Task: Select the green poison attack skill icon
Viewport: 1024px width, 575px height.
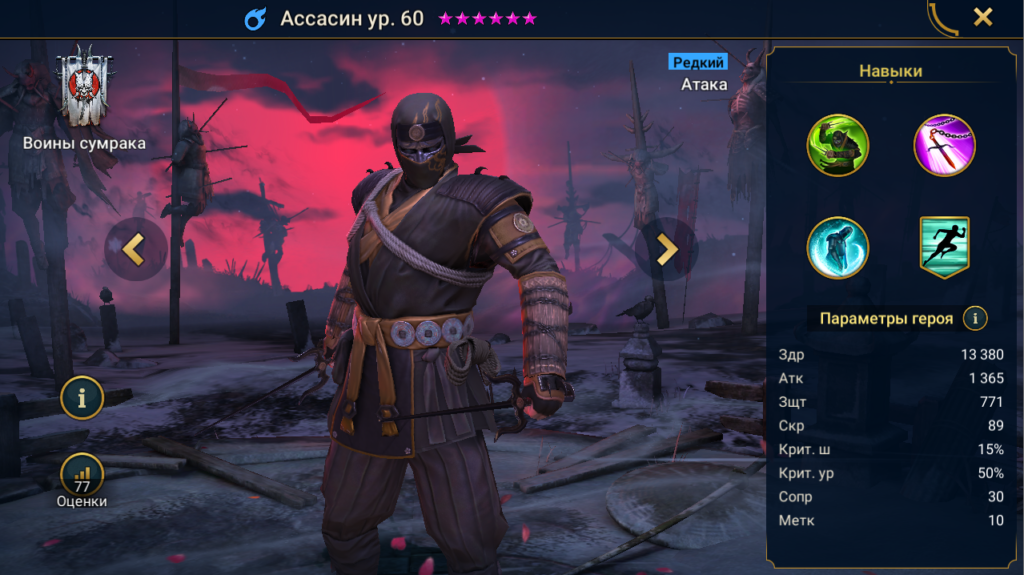Action: tap(838, 146)
